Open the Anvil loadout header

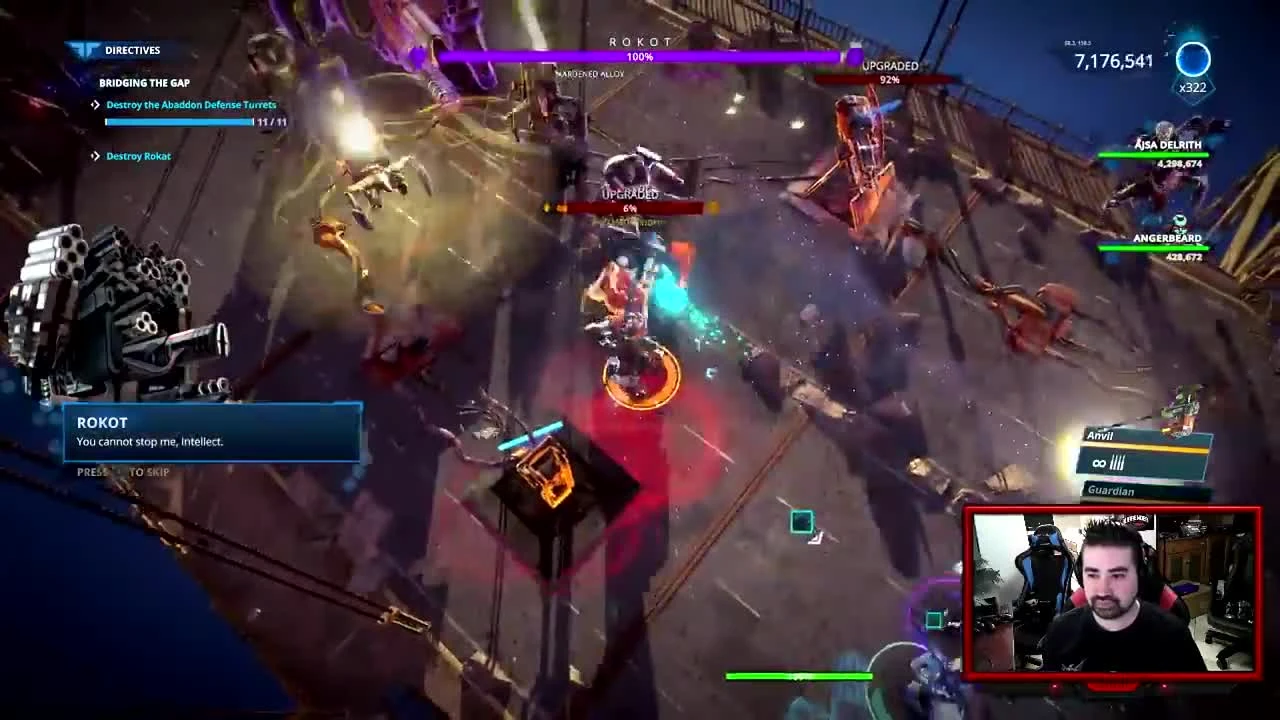coord(1100,437)
